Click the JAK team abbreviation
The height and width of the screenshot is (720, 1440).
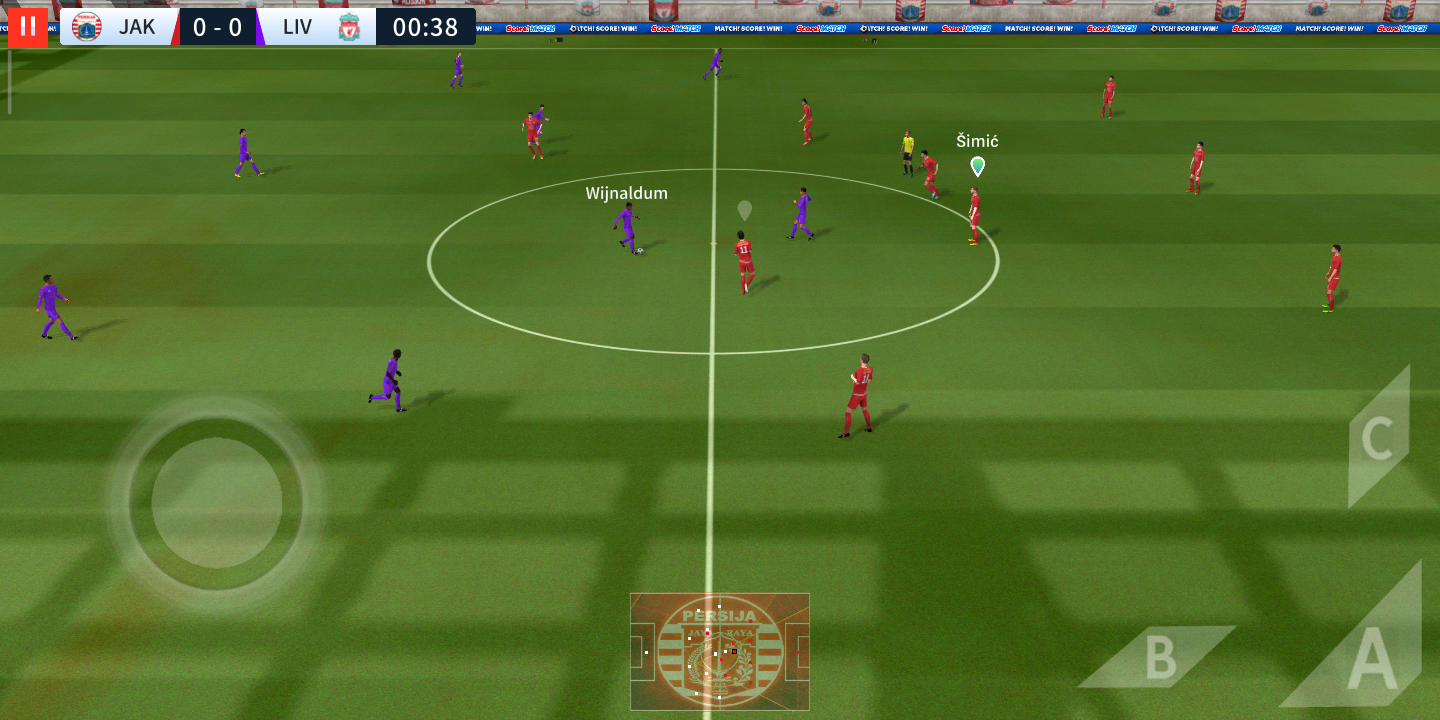point(138,27)
